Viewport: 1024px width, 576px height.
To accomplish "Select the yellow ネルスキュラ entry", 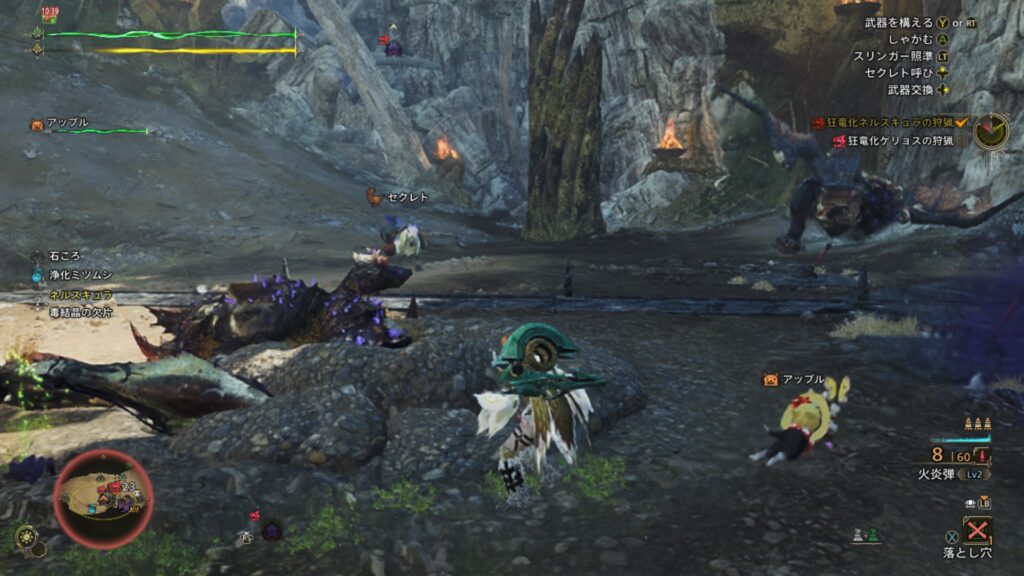I will pyautogui.click(x=81, y=295).
